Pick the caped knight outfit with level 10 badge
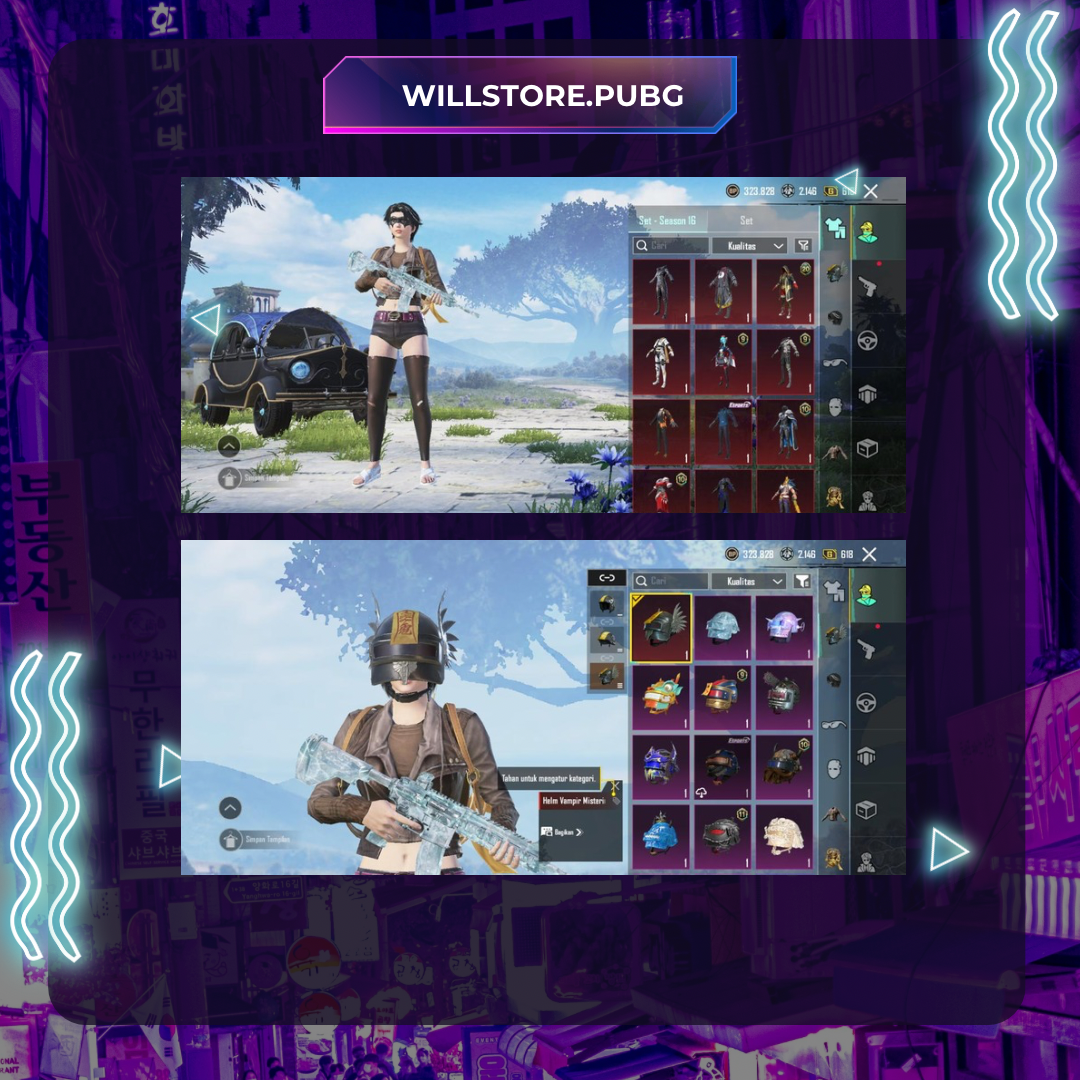Image resolution: width=1080 pixels, height=1080 pixels. tap(786, 431)
